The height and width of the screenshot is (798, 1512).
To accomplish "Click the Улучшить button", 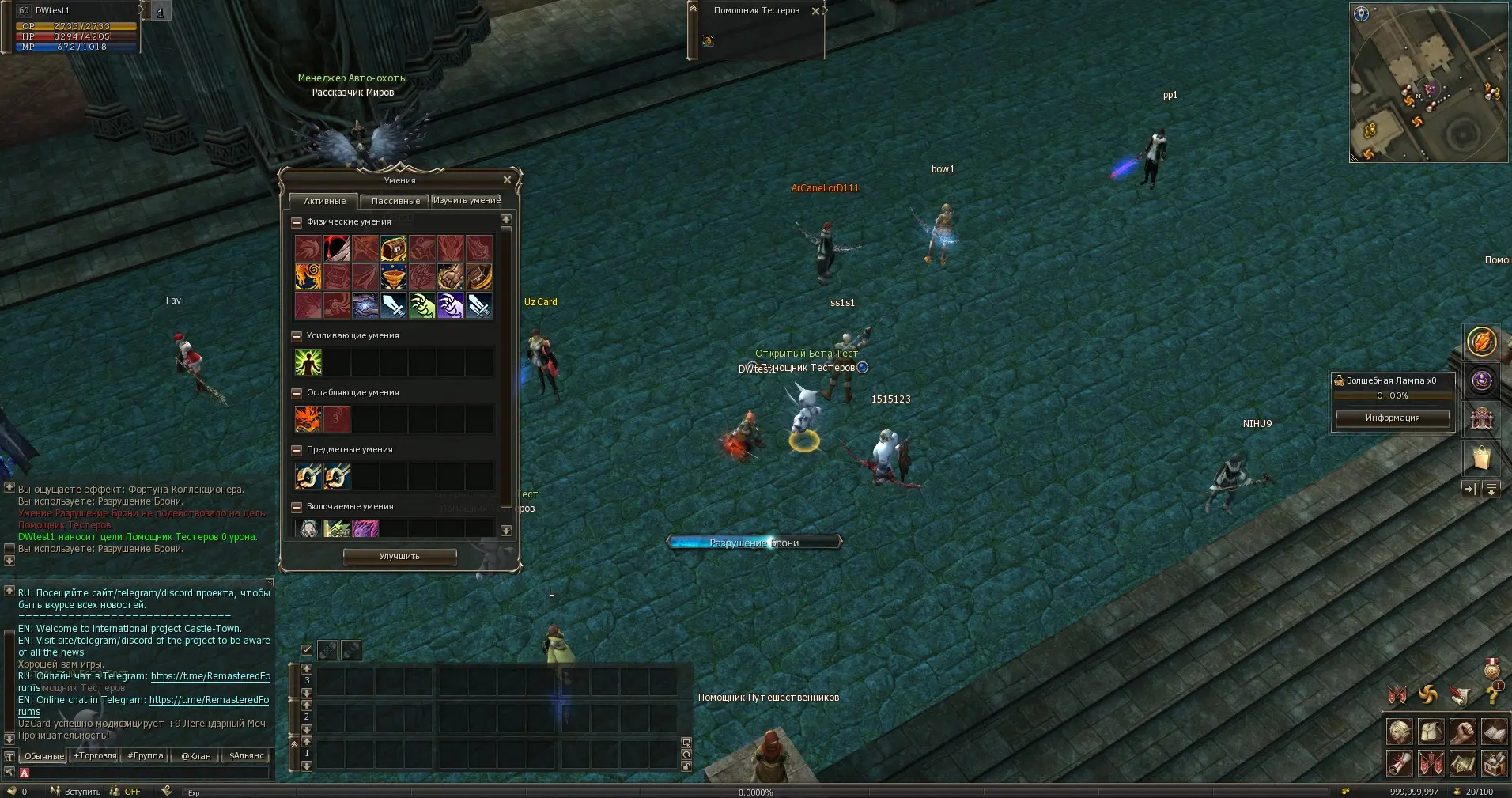I will 399,556.
